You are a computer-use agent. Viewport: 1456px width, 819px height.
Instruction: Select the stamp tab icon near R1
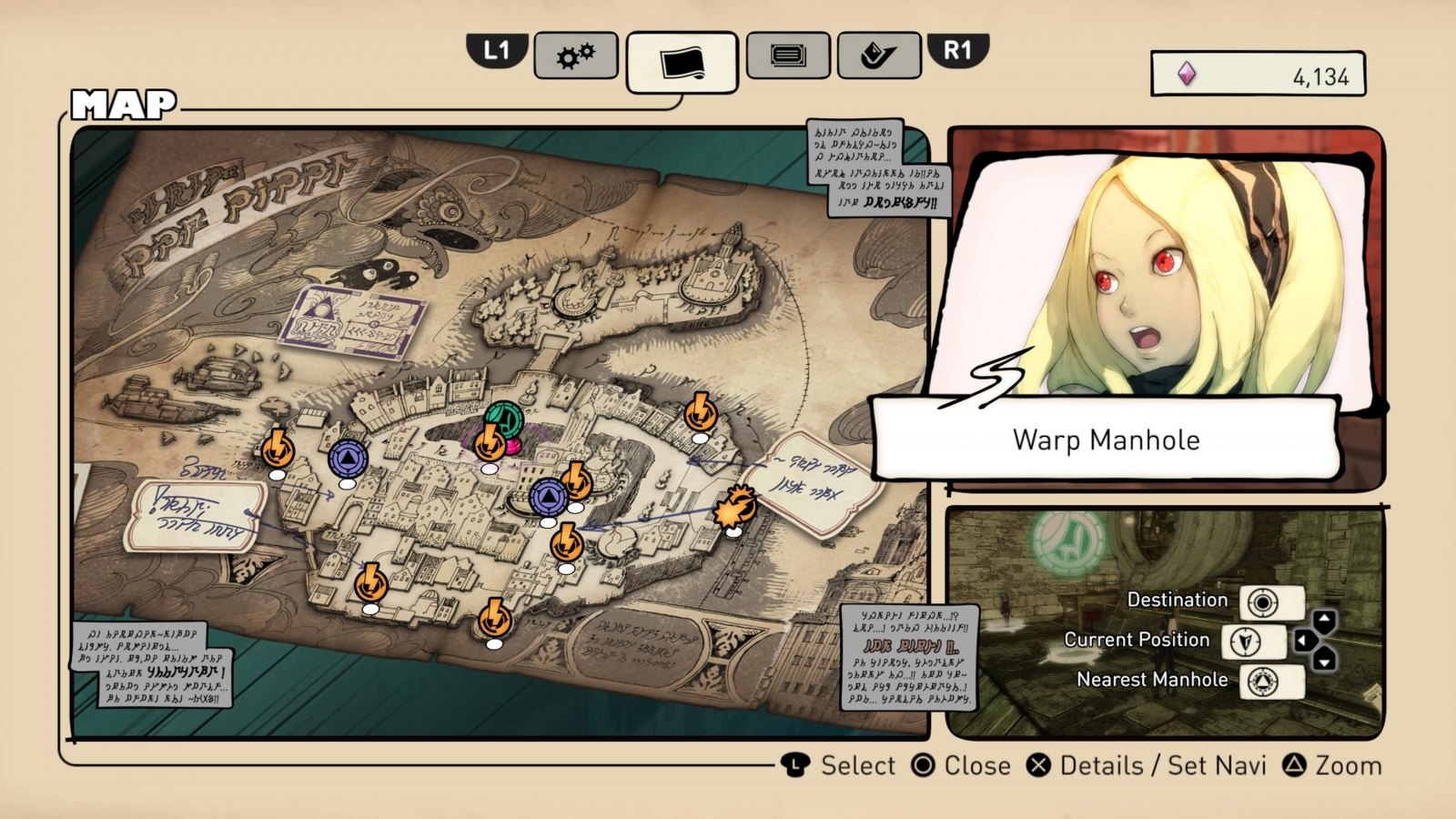pos(876,55)
